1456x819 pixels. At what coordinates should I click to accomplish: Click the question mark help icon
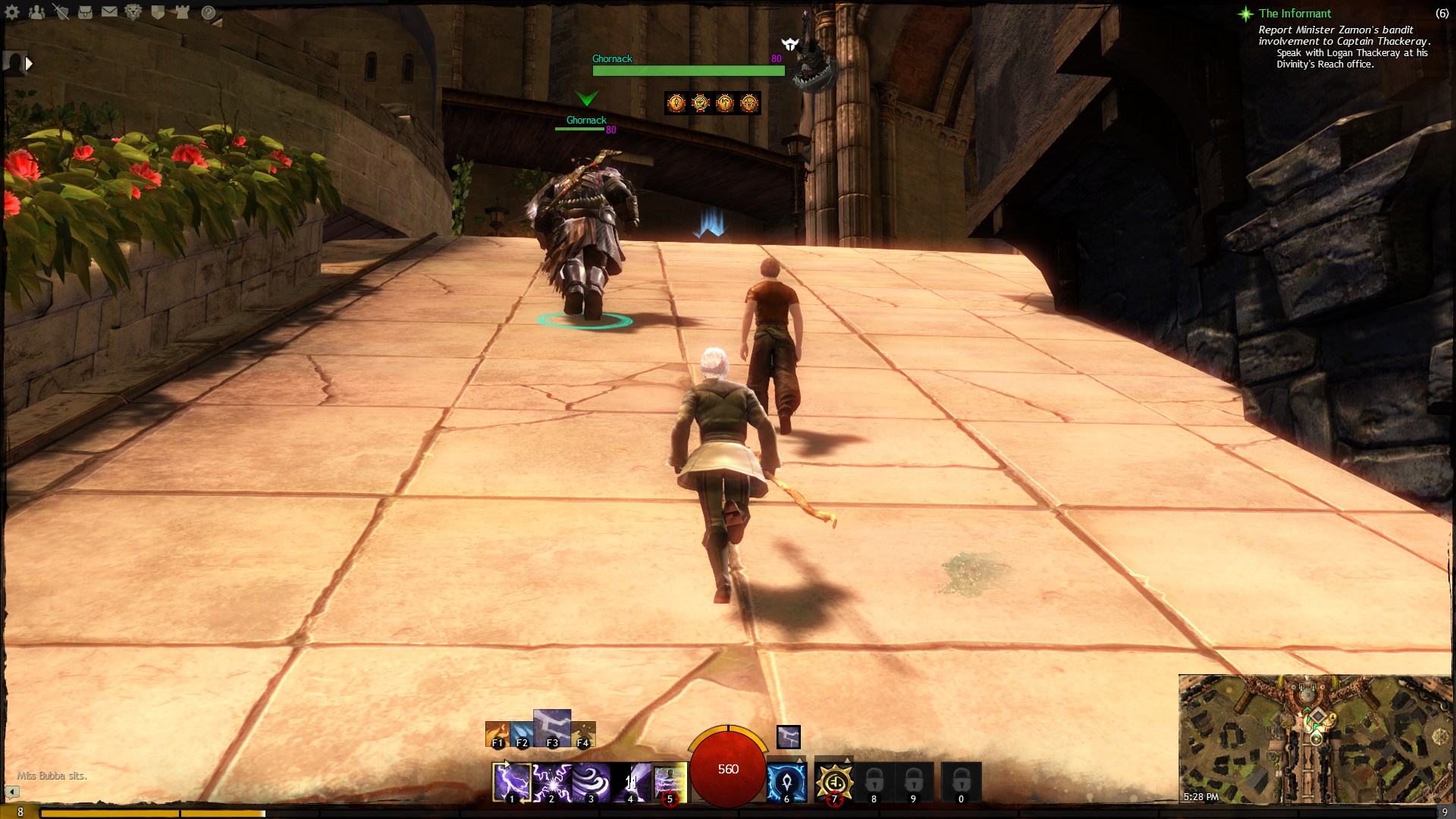tap(208, 12)
